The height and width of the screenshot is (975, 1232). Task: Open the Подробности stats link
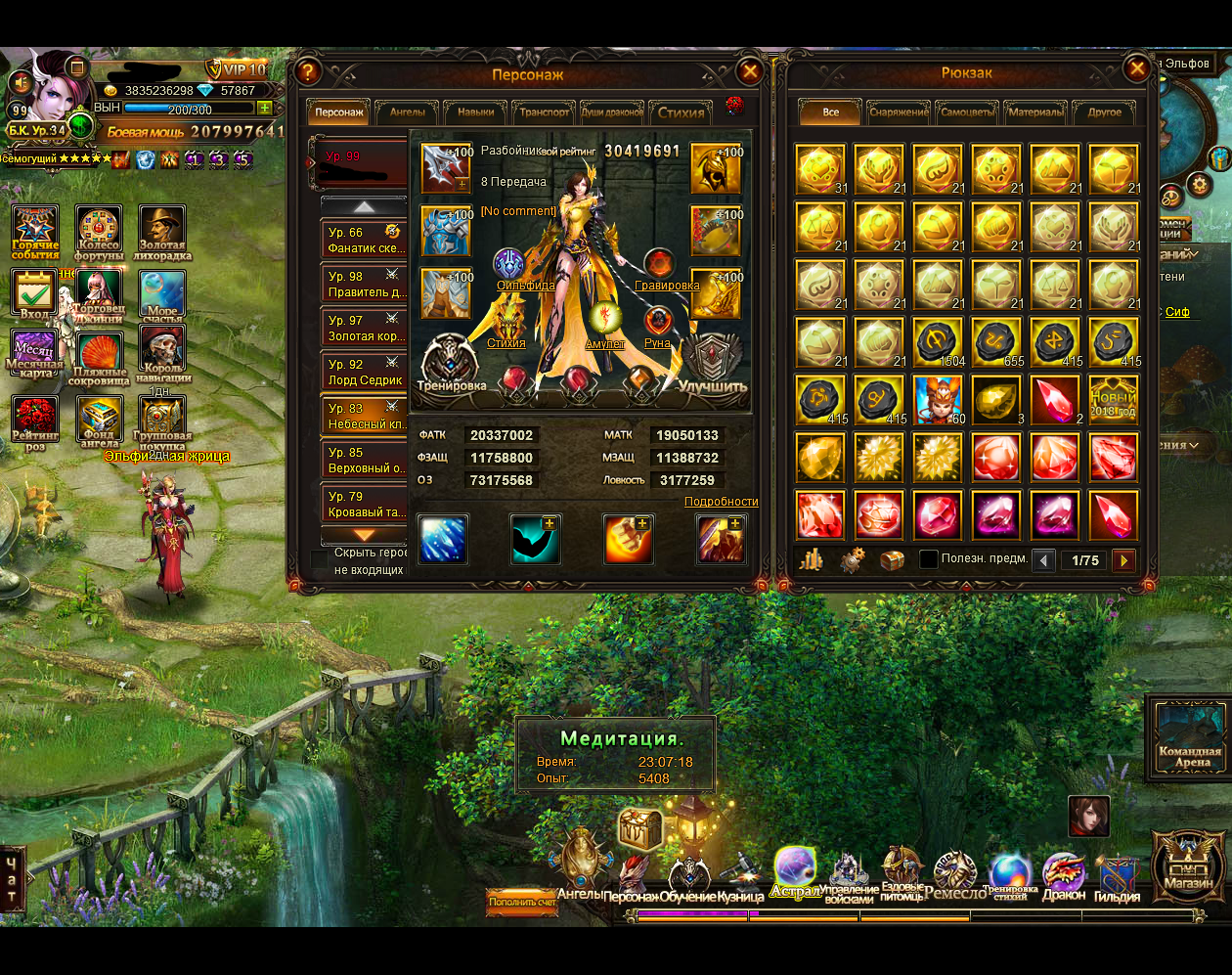[x=721, y=502]
